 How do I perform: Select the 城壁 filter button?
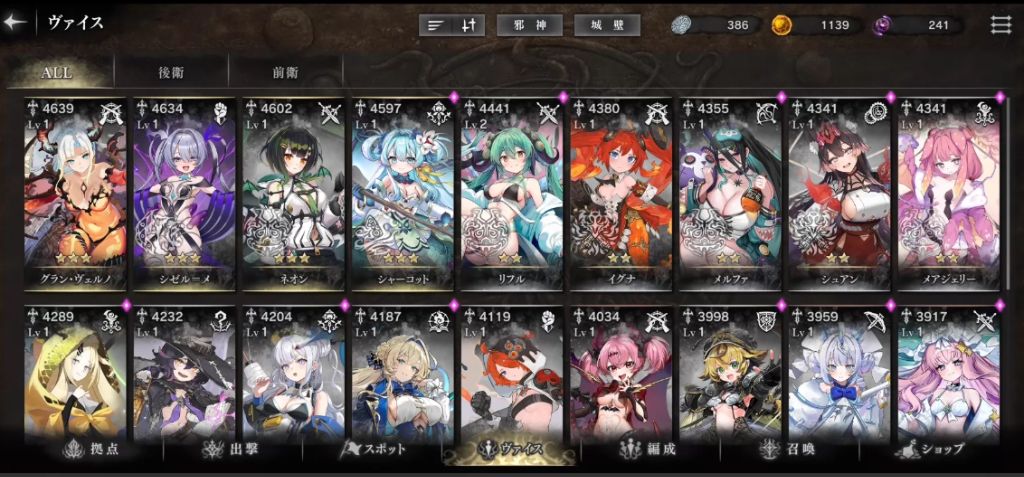point(607,25)
